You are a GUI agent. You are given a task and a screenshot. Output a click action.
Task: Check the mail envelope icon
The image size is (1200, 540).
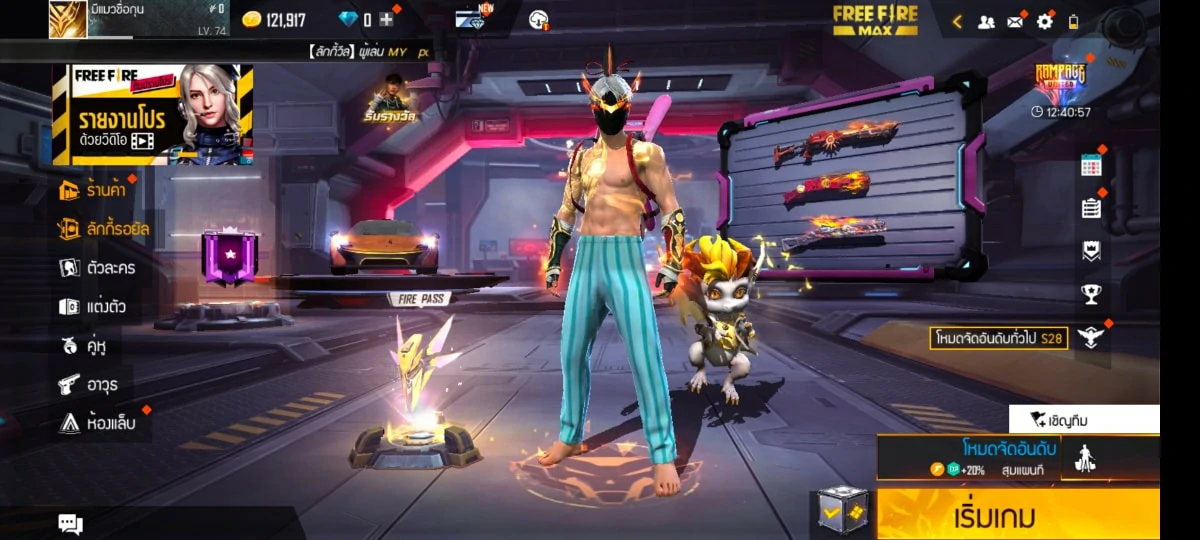tap(1015, 21)
